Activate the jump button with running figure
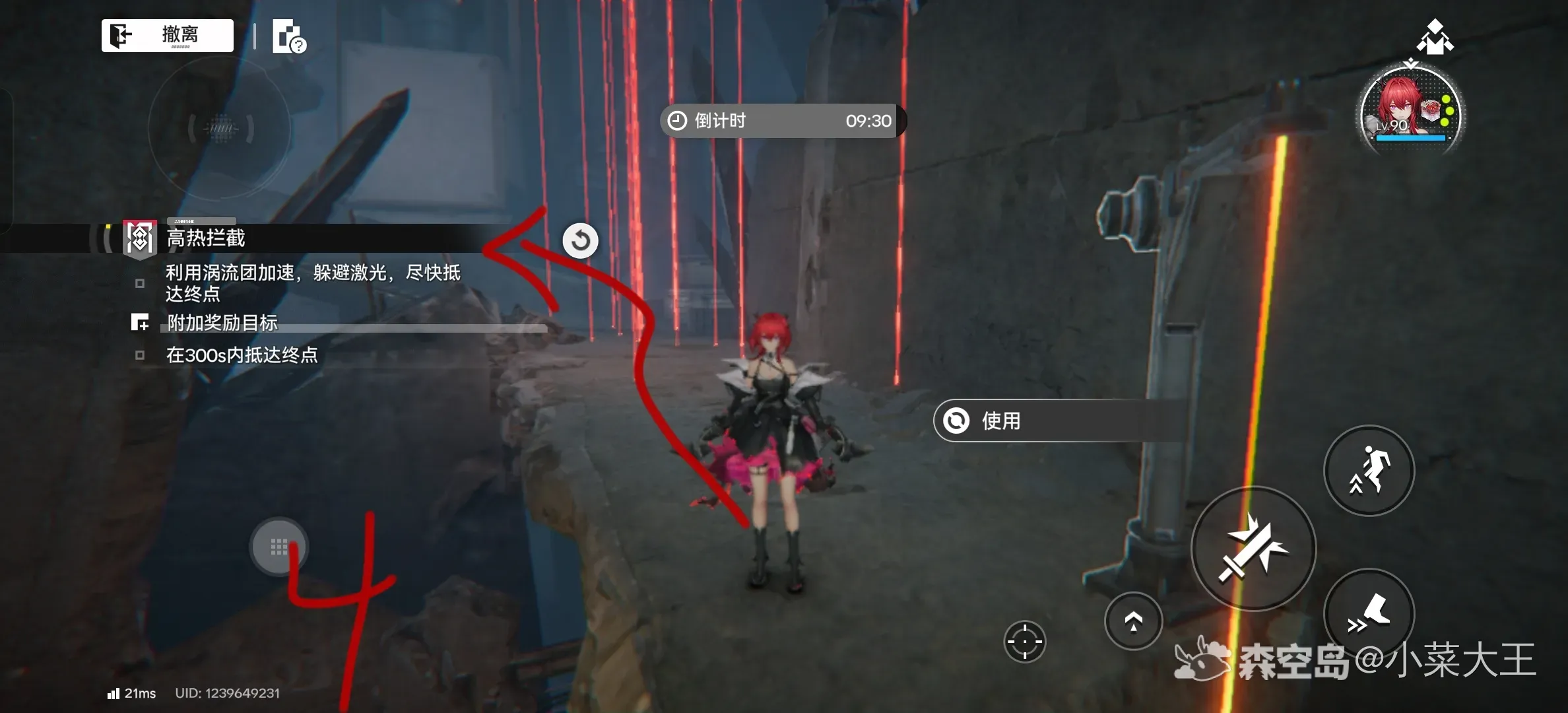Image resolution: width=1568 pixels, height=713 pixels. pyautogui.click(x=1369, y=470)
